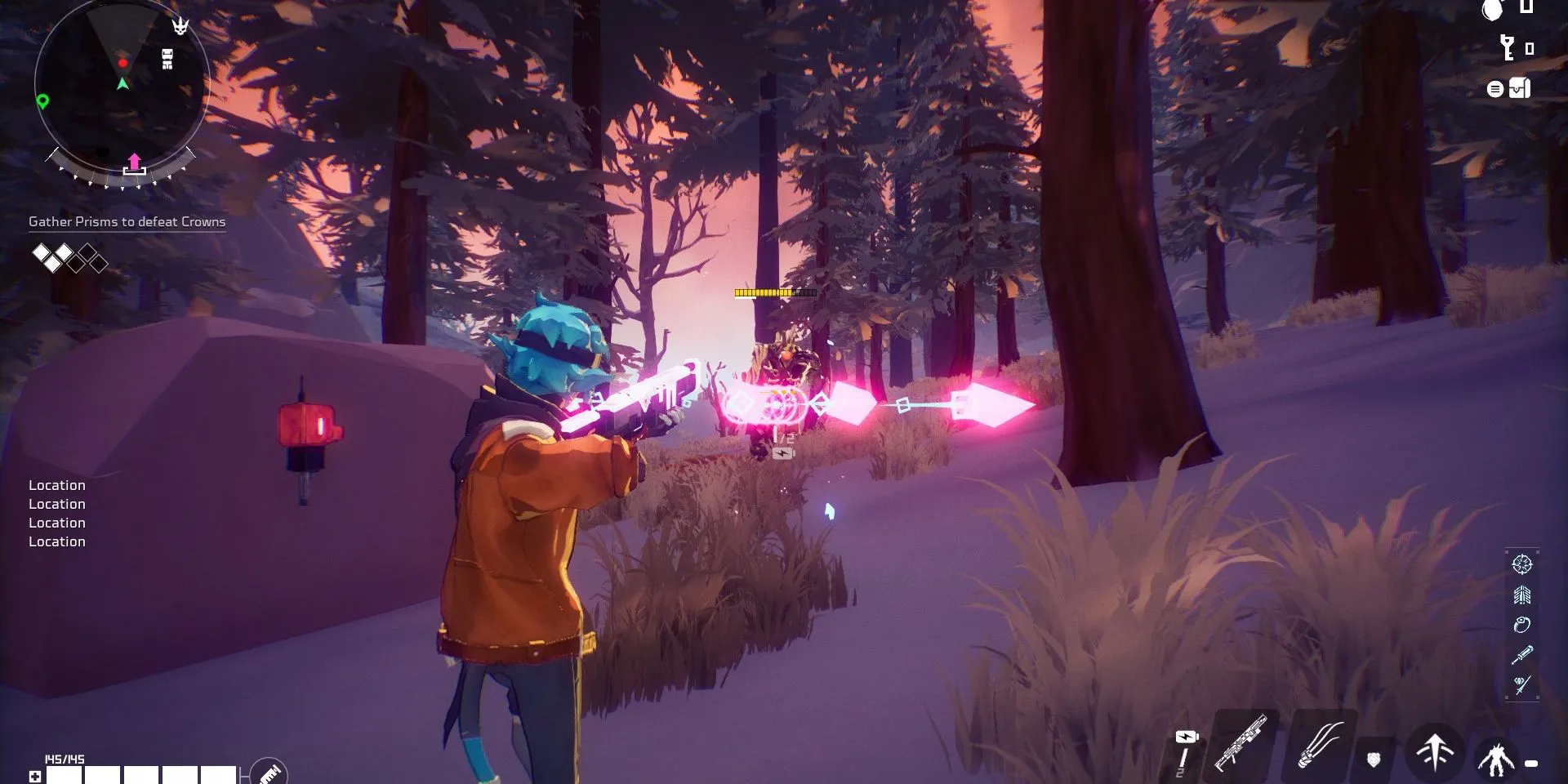Click the pink arrow marker below minimap
This screenshot has width=1568, height=784.
click(x=135, y=163)
